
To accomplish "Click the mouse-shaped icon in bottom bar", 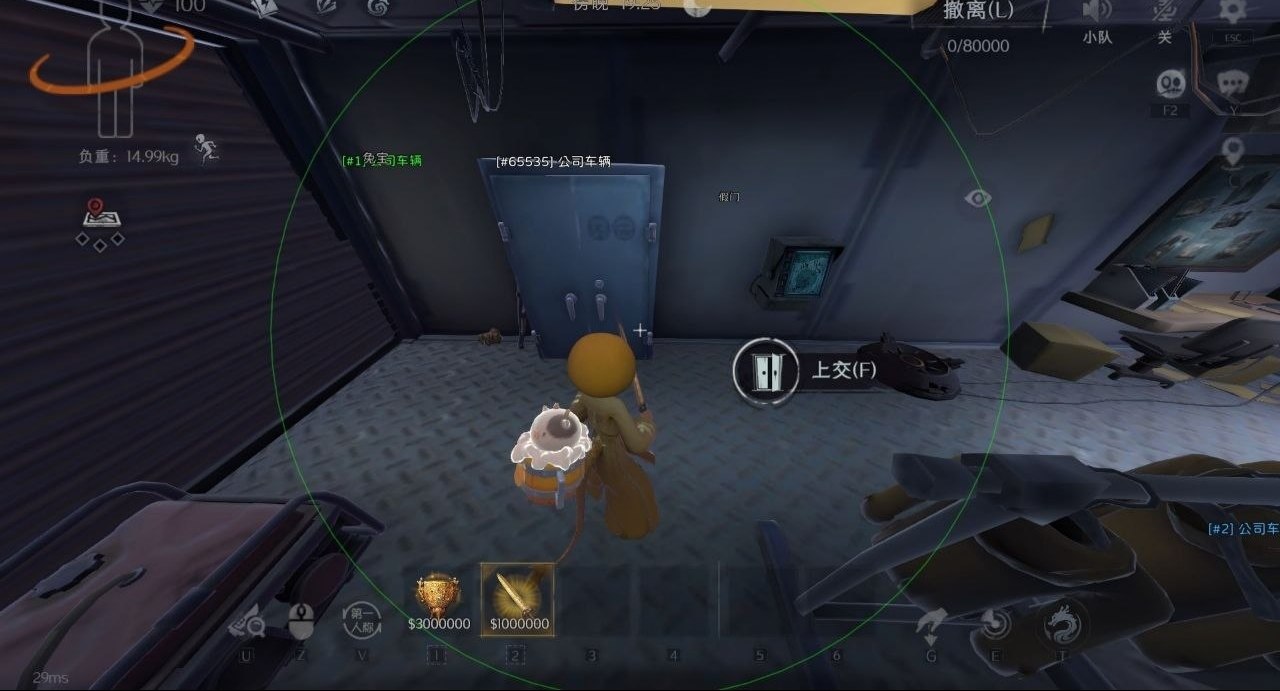I will pyautogui.click(x=301, y=621).
